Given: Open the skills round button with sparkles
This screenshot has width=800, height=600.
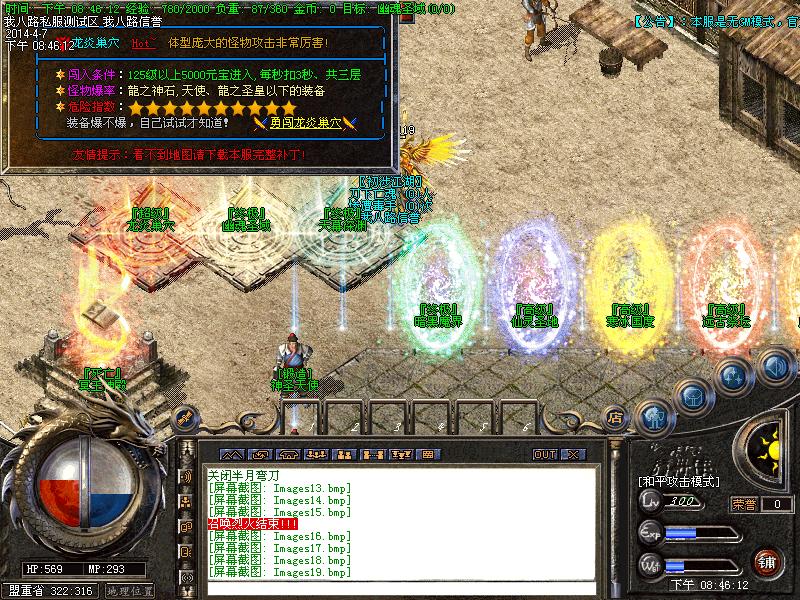Looking at the screenshot, I should click(732, 378).
